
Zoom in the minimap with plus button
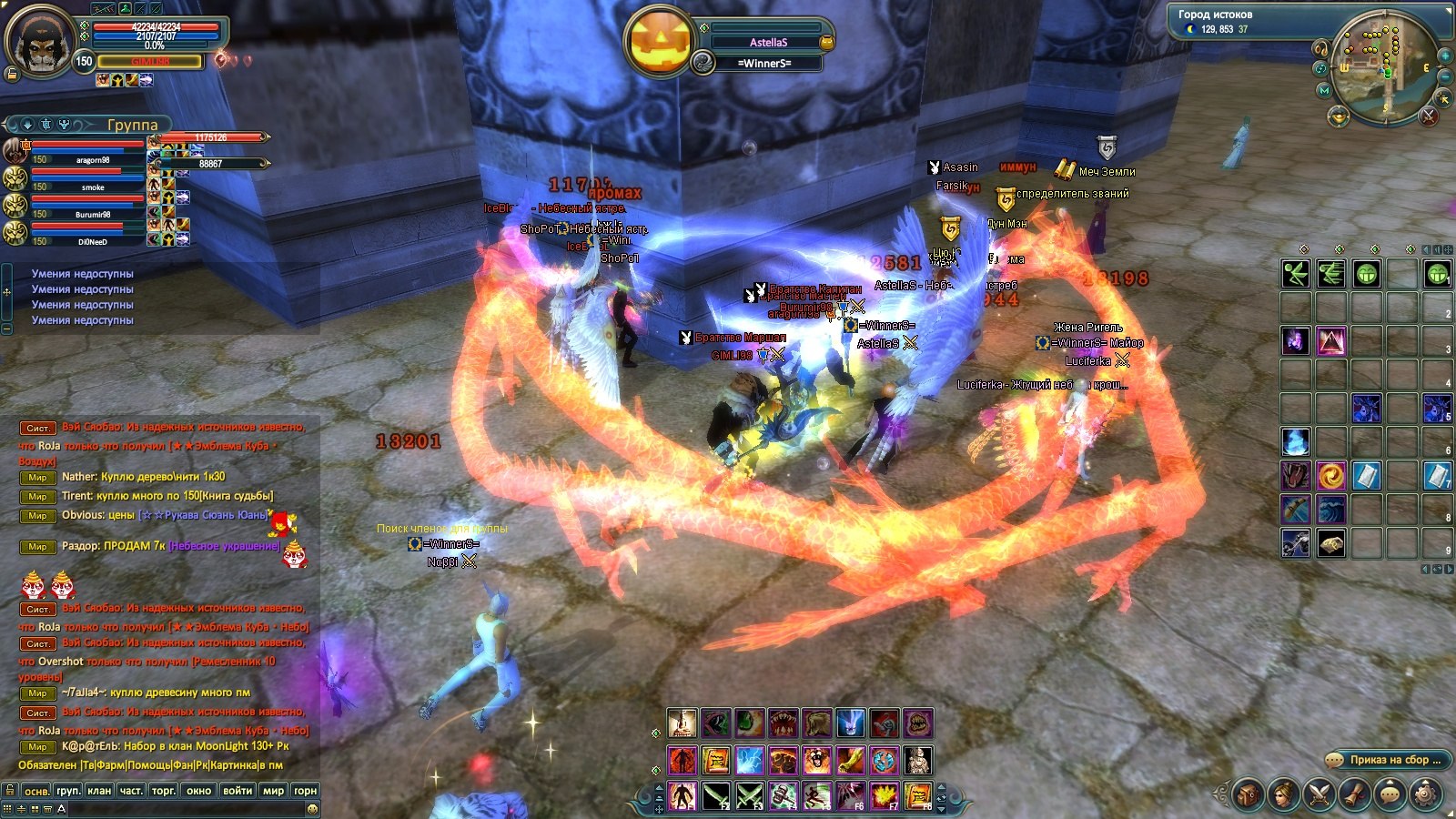1444,55
